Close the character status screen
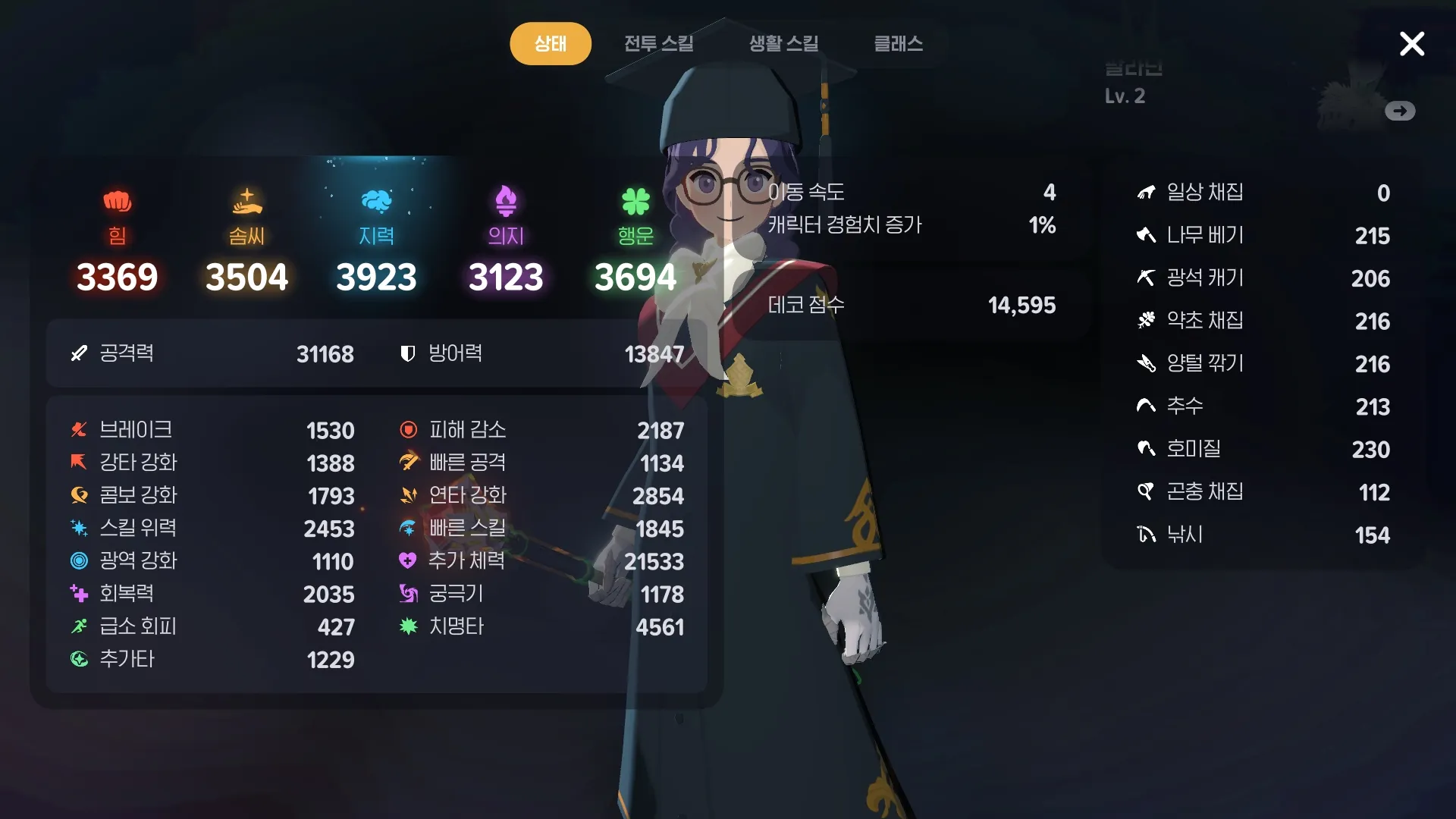 pyautogui.click(x=1411, y=44)
